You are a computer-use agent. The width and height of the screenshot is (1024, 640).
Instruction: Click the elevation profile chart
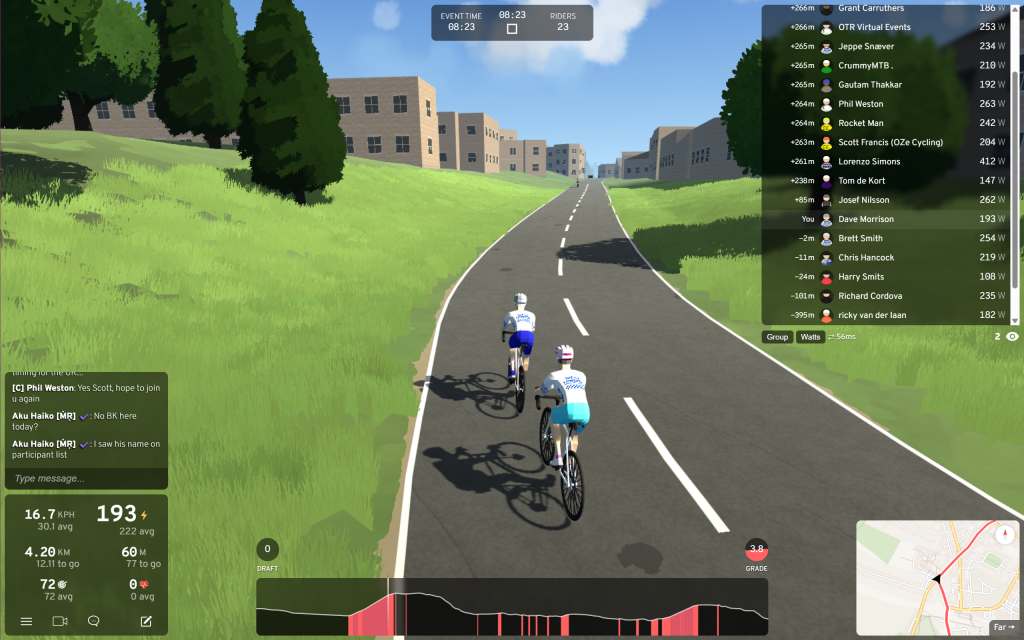(512, 607)
